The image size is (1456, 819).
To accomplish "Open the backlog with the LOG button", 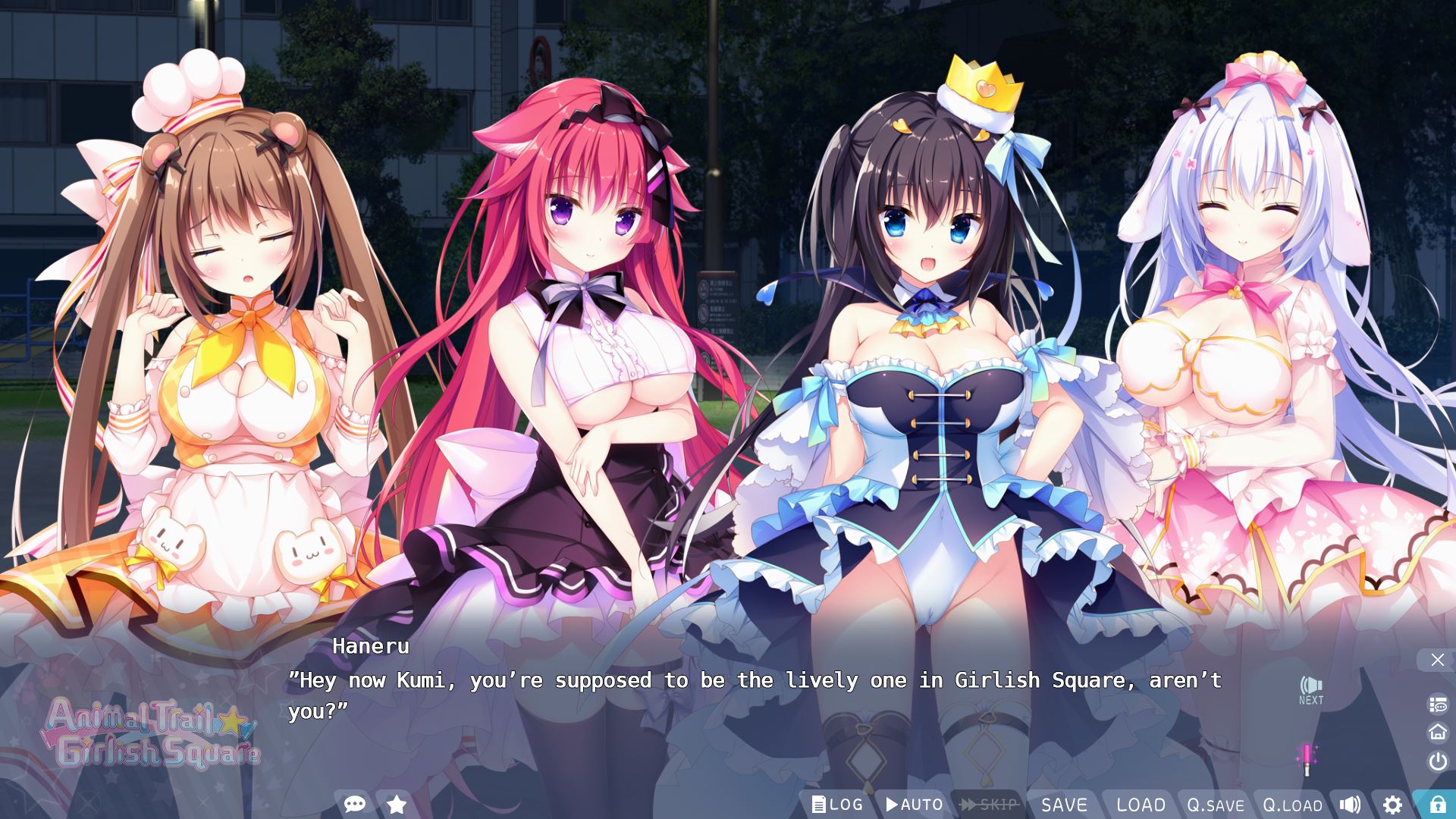I will point(837,805).
